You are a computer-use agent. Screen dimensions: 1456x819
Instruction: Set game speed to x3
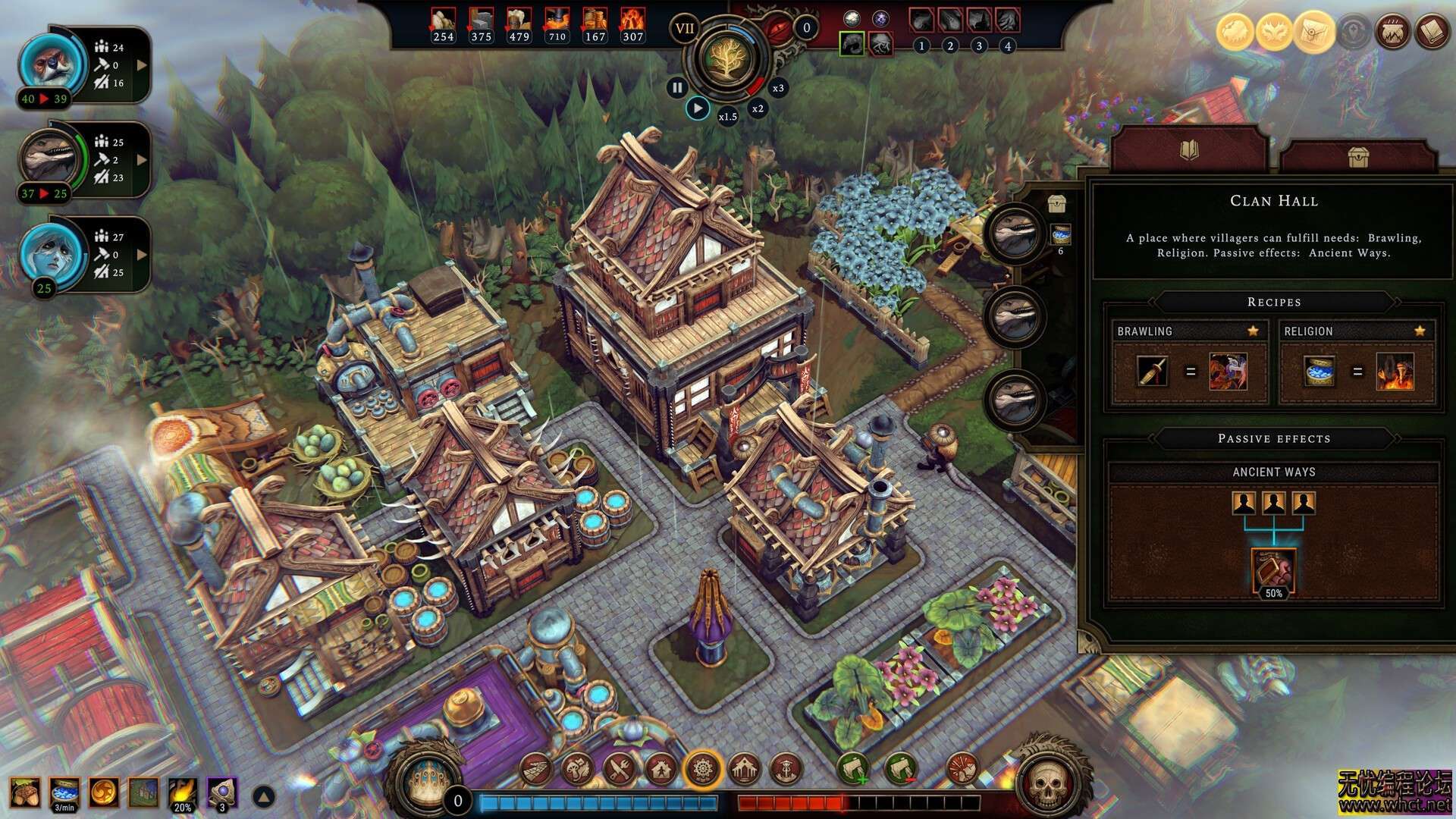click(x=777, y=88)
